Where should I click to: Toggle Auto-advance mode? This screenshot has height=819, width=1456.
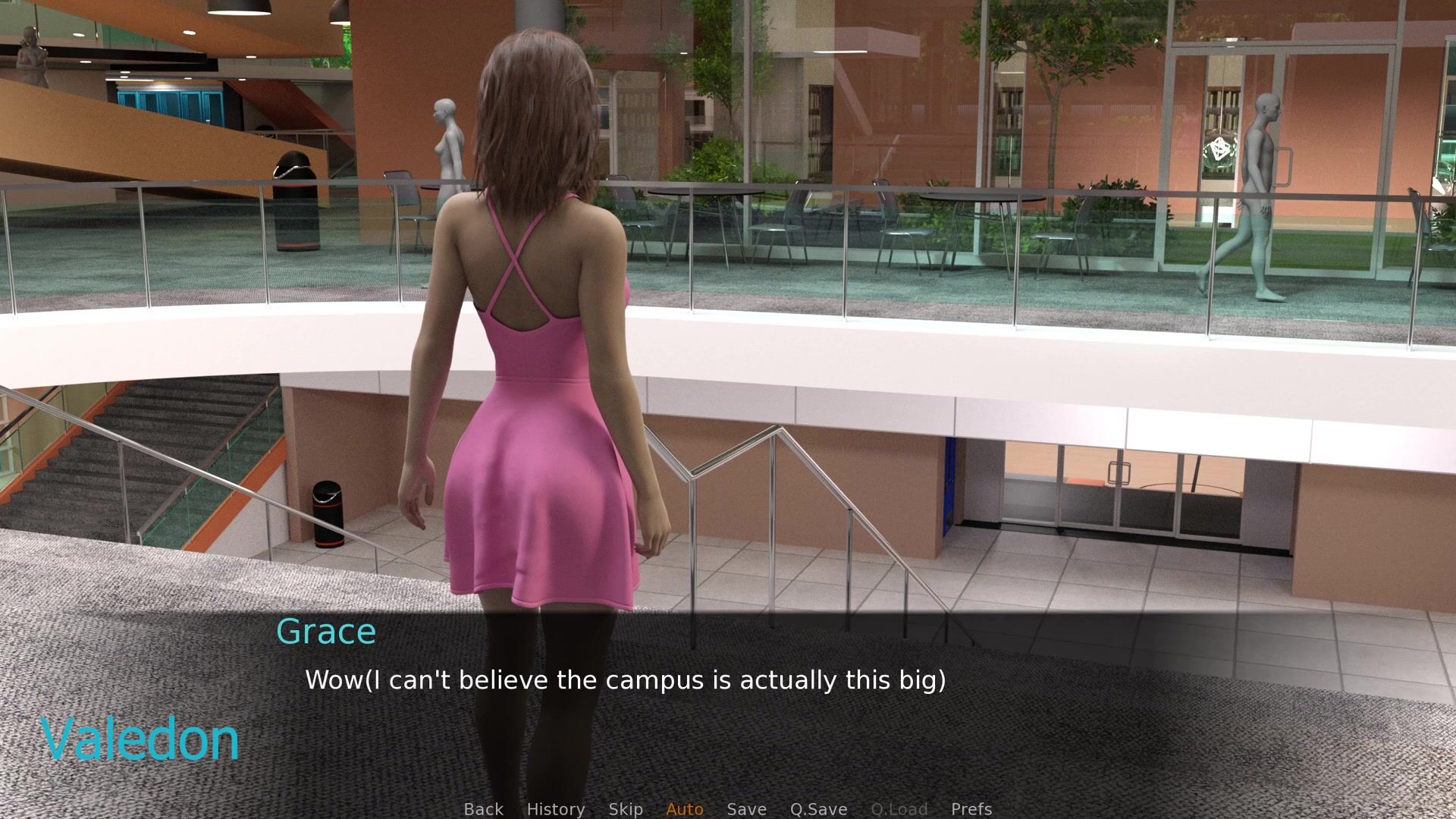685,809
